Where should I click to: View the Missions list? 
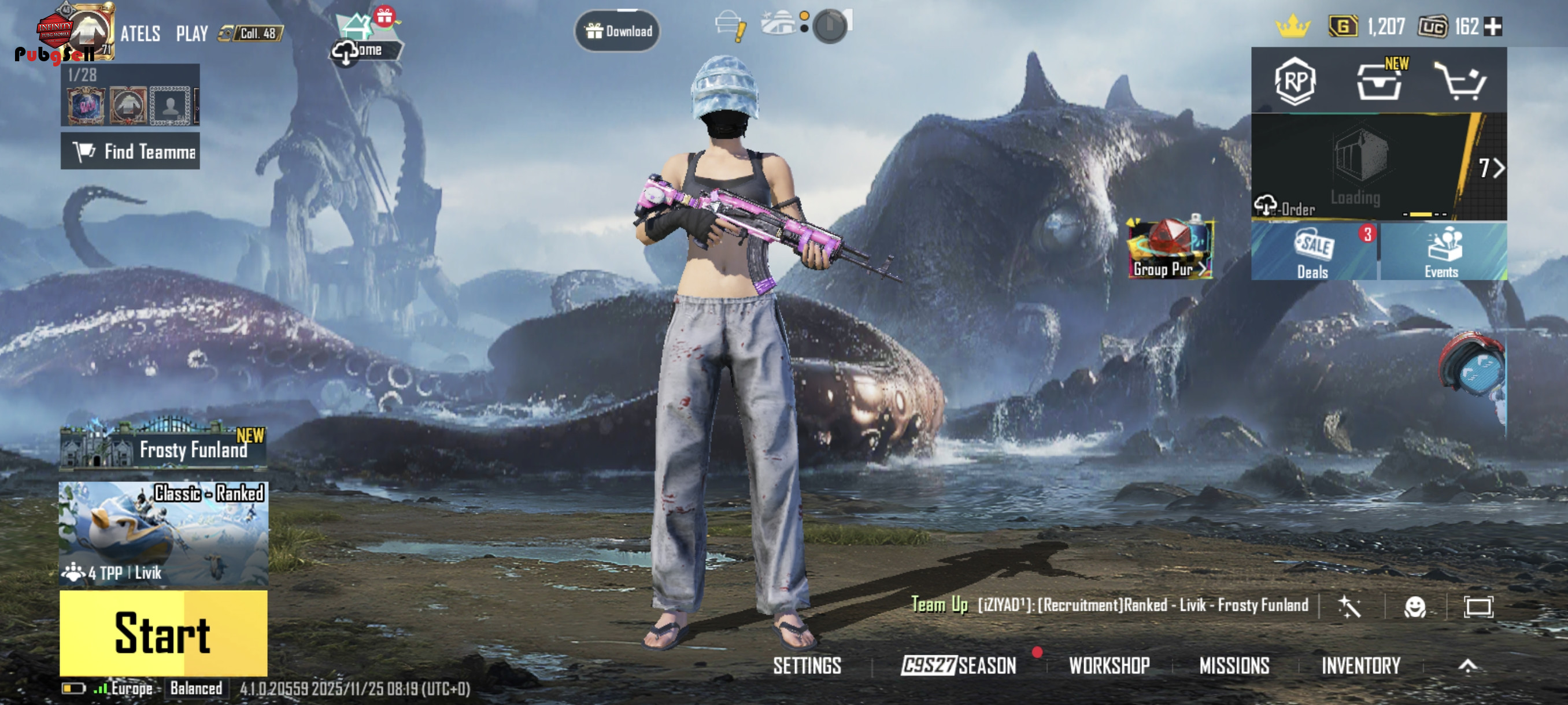(x=1234, y=666)
